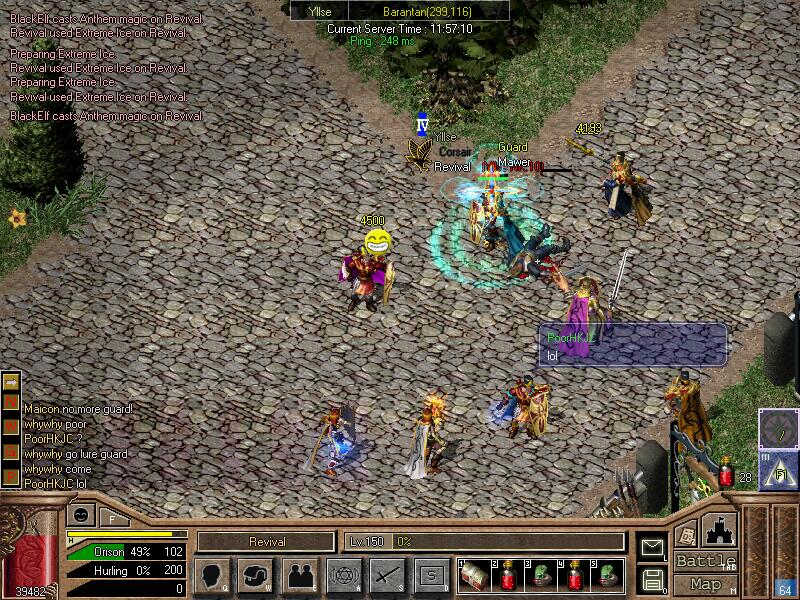Open the two-people party button

[299, 575]
